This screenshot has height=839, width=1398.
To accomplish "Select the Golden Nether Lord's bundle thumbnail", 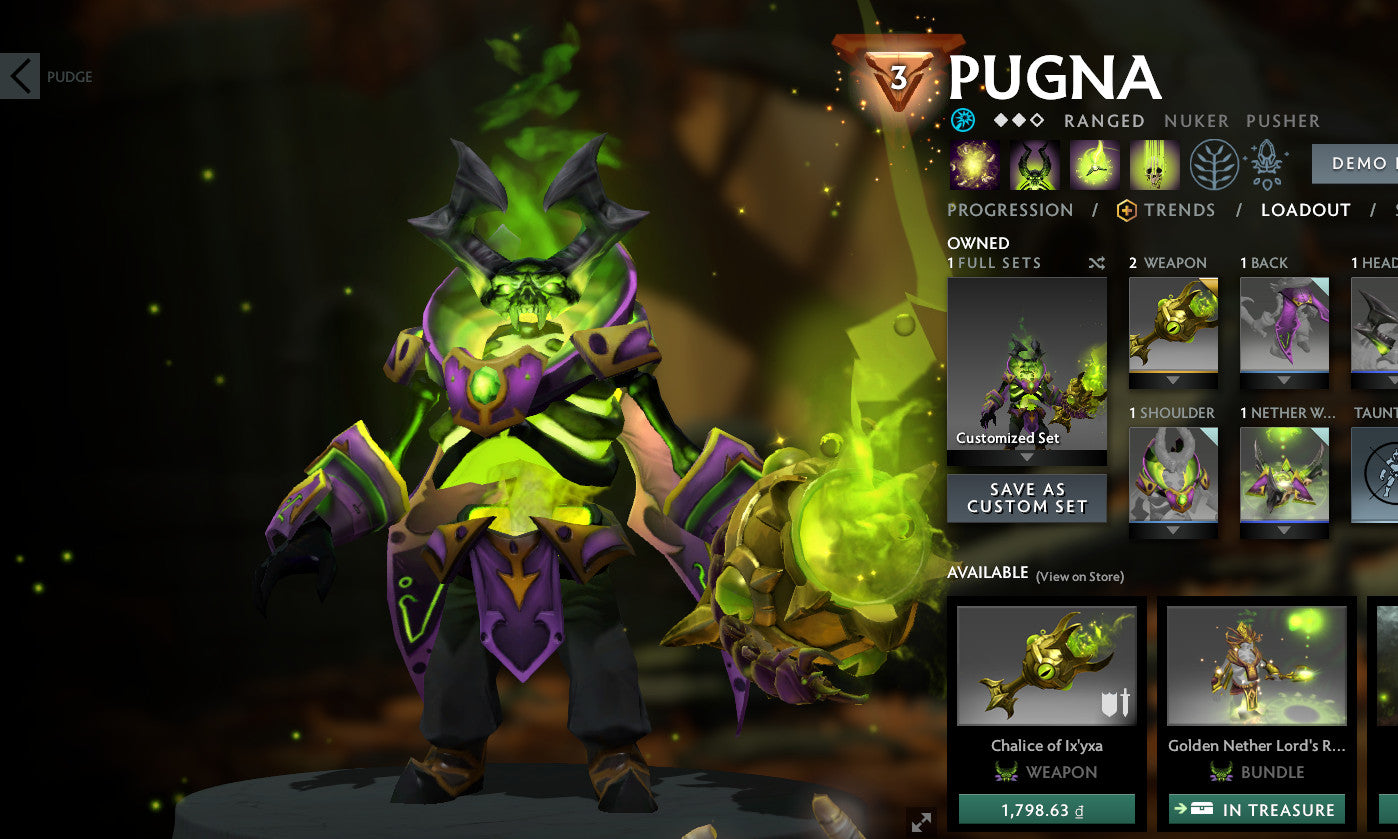I will (1256, 665).
